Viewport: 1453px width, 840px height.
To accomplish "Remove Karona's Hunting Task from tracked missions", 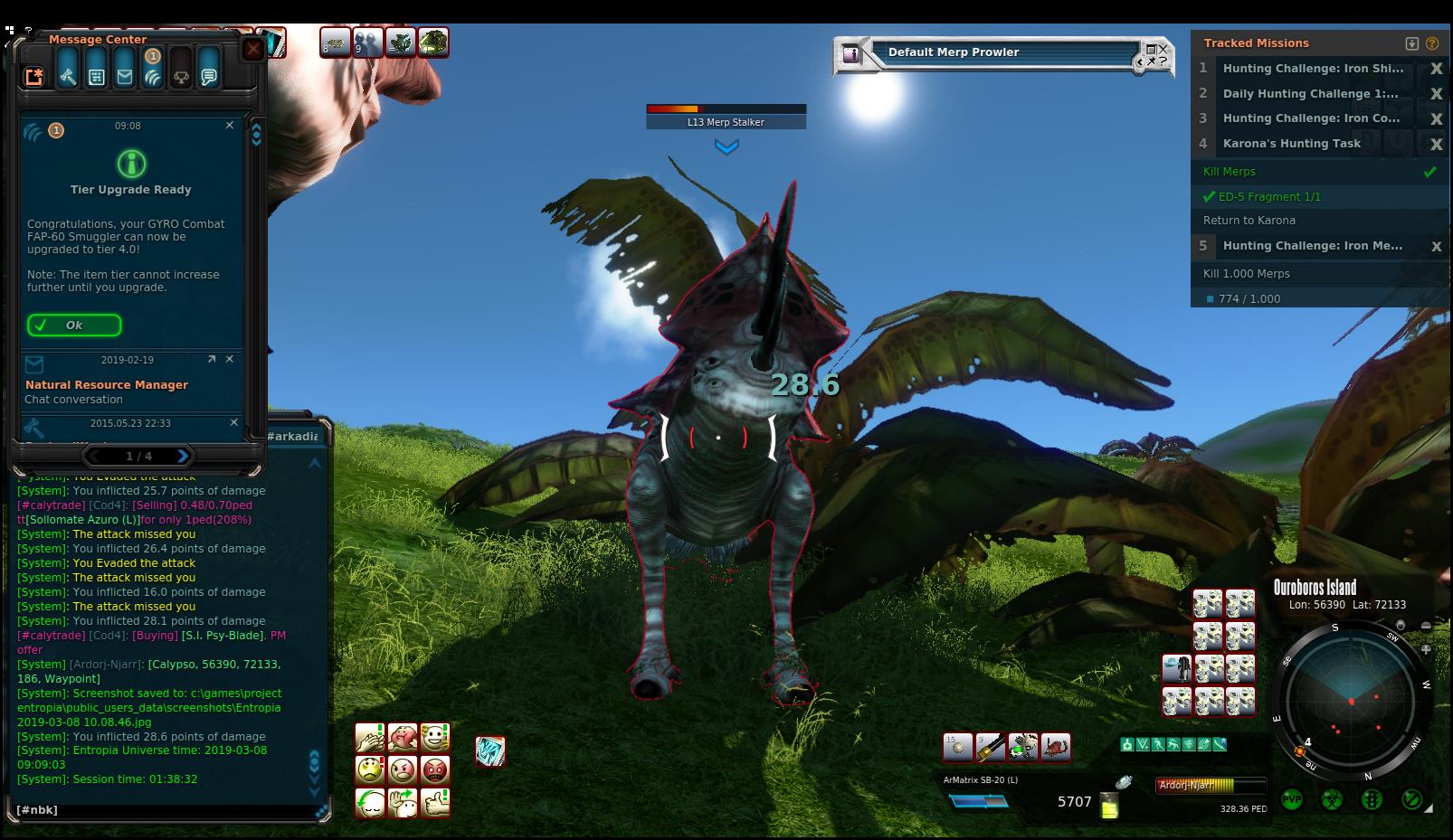I will (1436, 144).
